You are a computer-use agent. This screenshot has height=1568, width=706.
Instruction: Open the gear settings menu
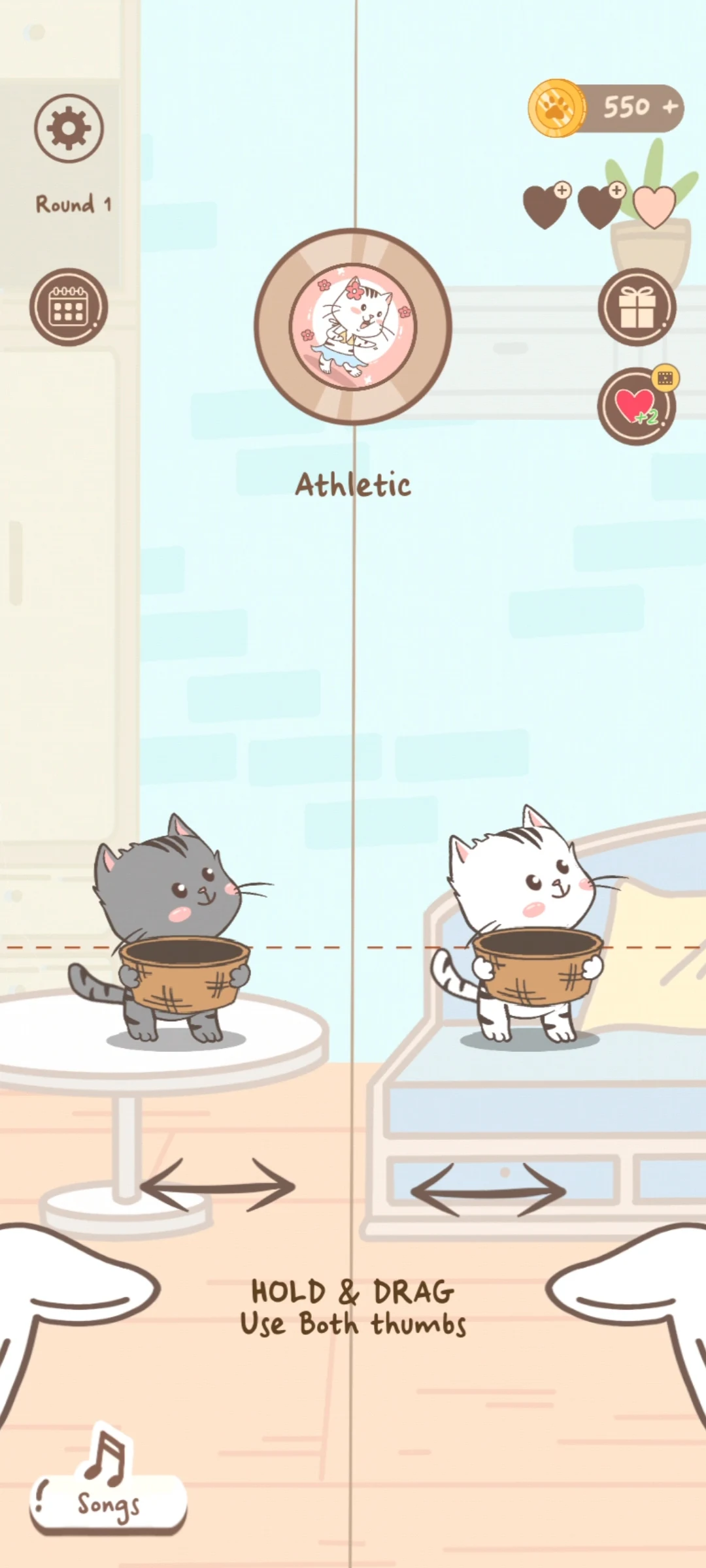(x=69, y=128)
